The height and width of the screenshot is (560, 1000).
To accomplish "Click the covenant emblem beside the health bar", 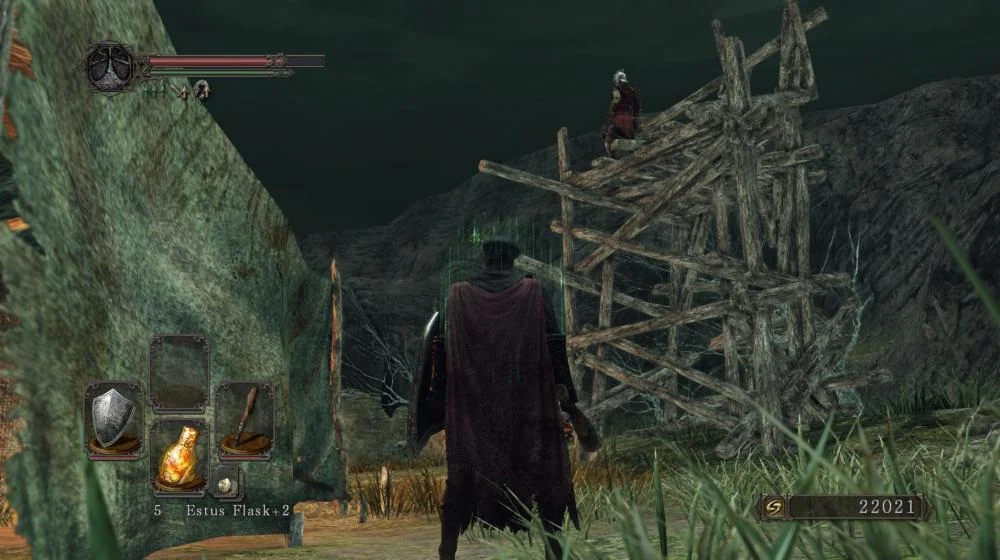I will click(109, 68).
